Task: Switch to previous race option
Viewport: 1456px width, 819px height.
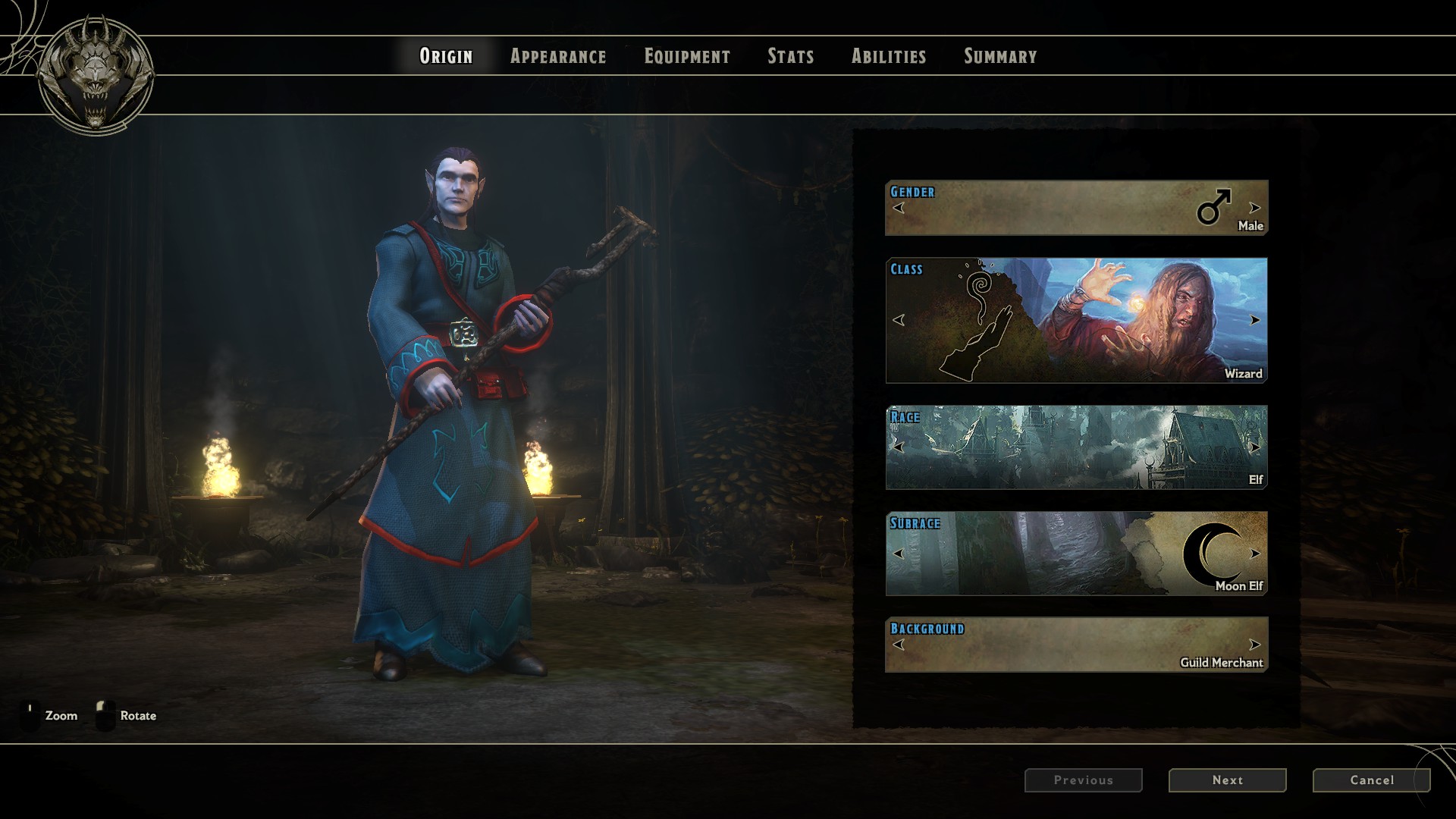Action: point(899,447)
